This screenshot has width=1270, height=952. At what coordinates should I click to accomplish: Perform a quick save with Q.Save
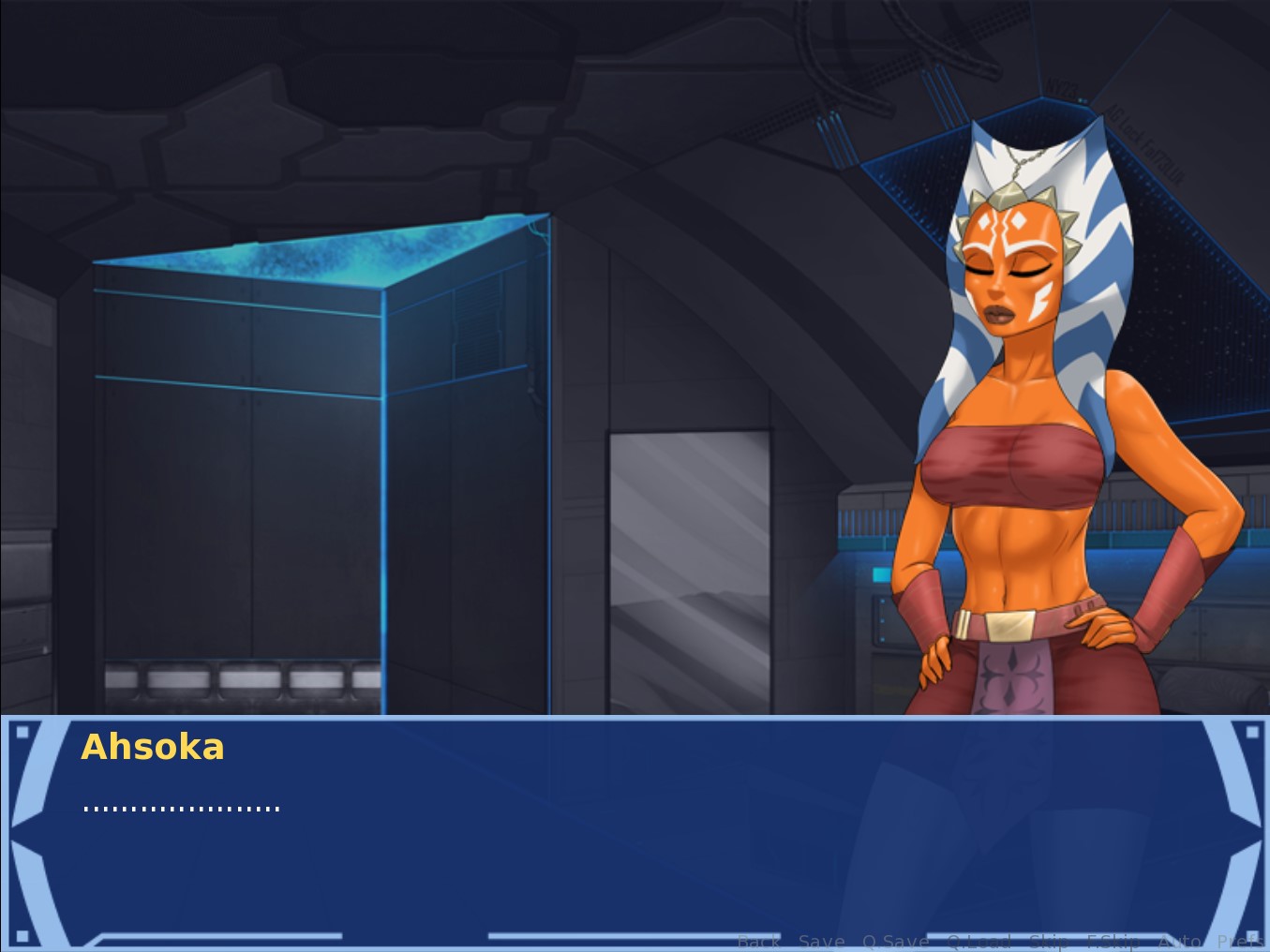pos(895,941)
